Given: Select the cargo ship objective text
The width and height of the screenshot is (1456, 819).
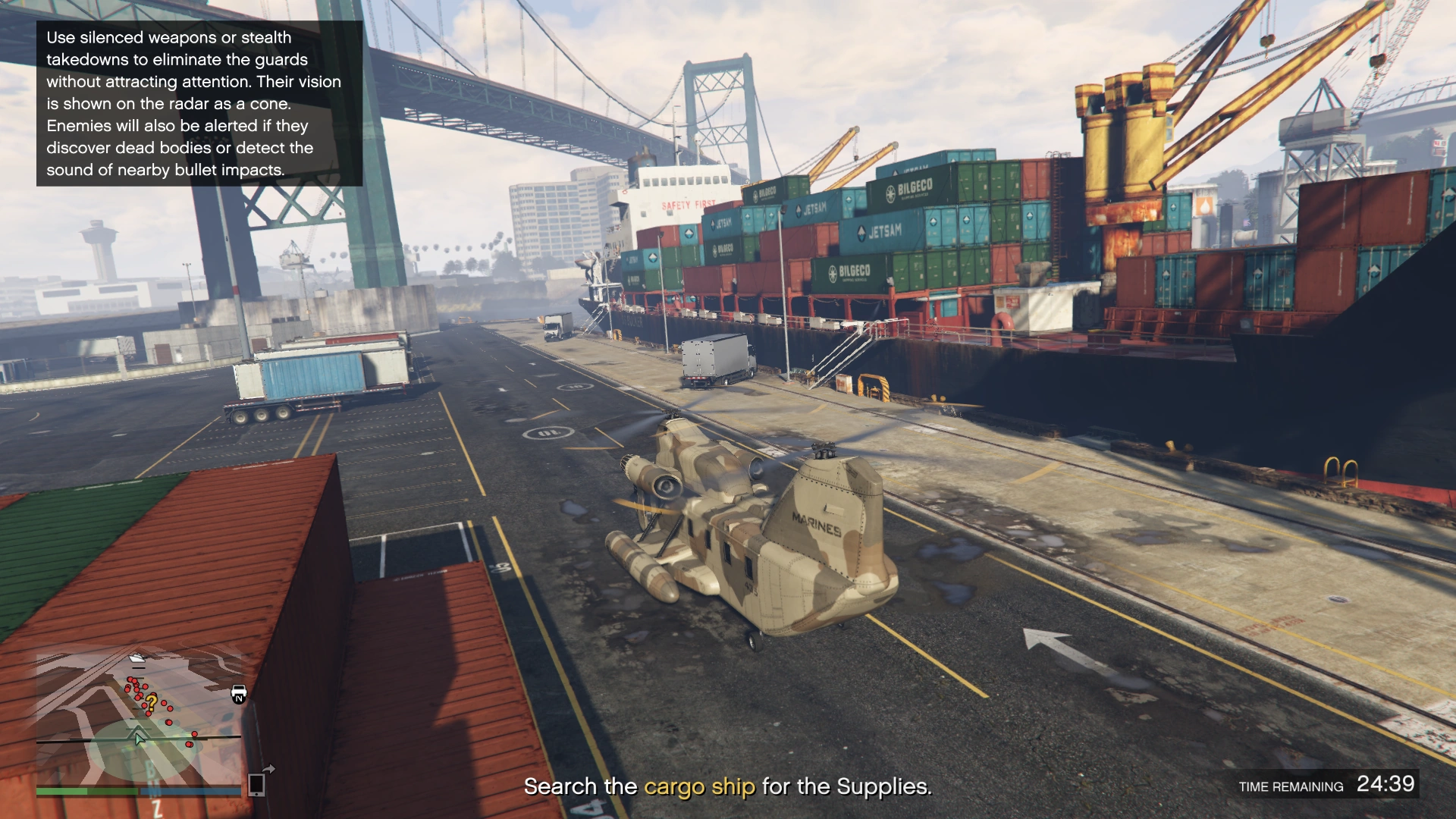Looking at the screenshot, I should pos(698,786).
